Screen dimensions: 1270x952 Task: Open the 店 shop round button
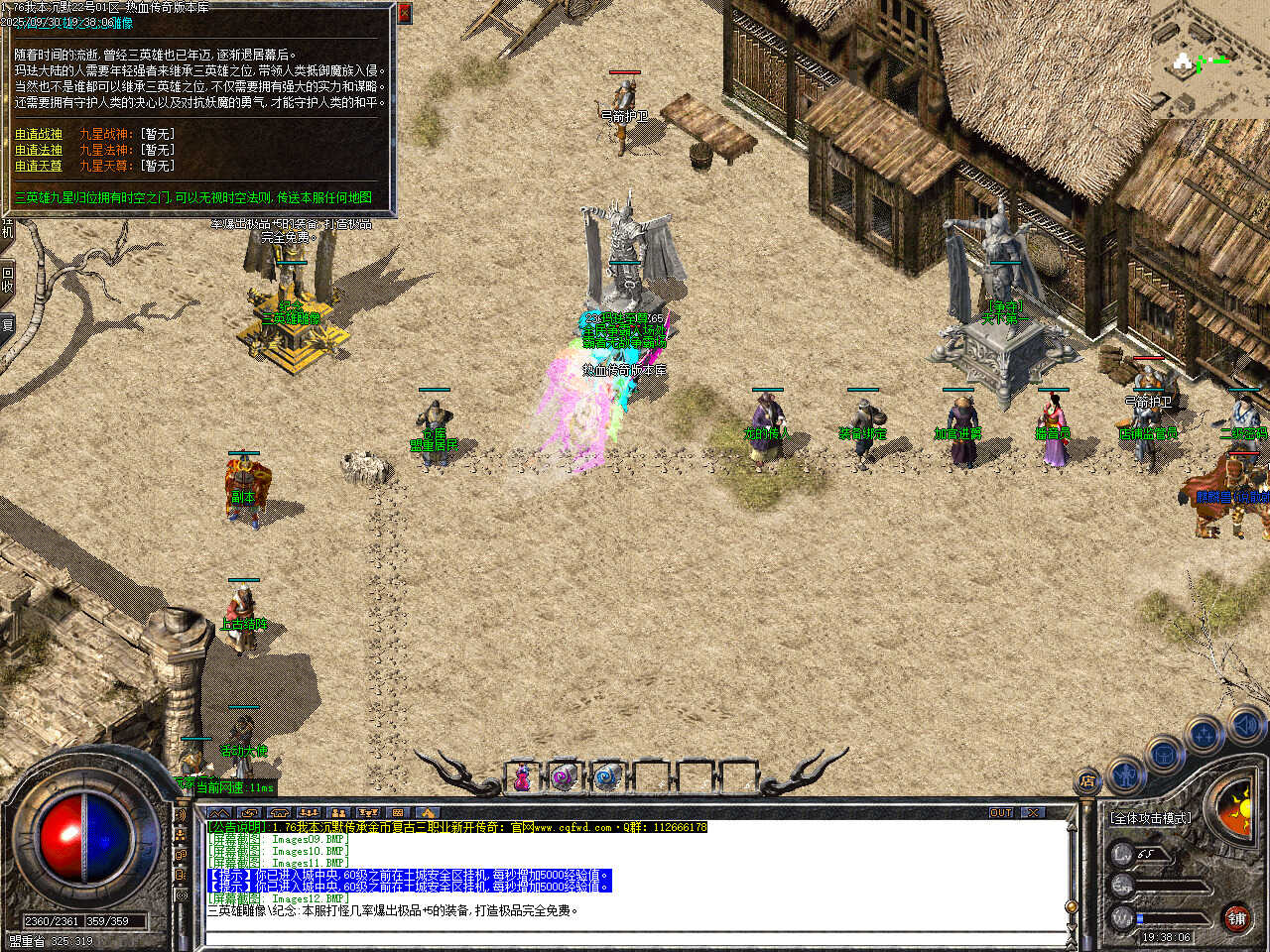(x=1087, y=782)
